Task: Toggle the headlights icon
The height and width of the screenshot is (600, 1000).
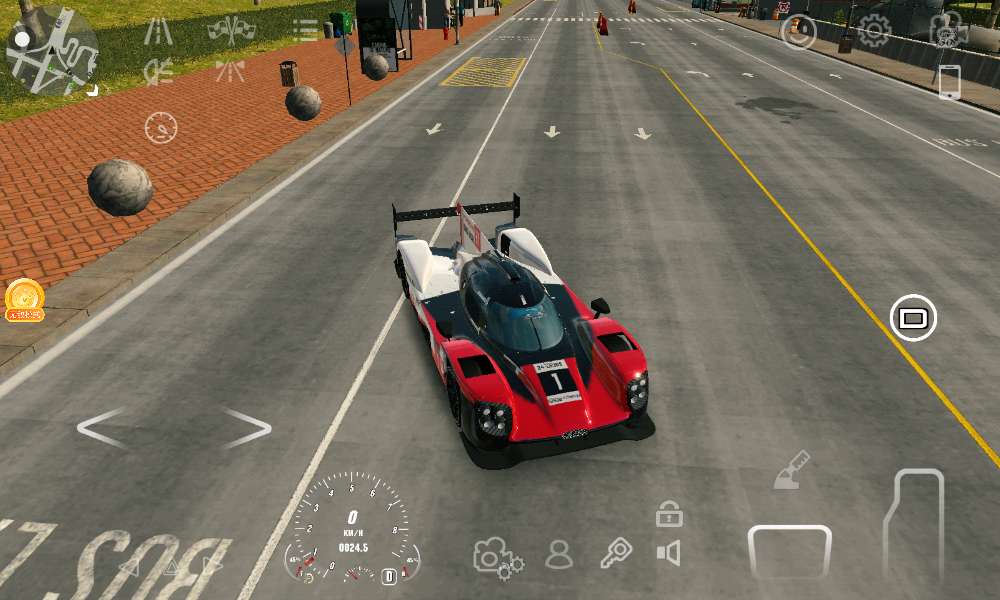Action: (158, 71)
